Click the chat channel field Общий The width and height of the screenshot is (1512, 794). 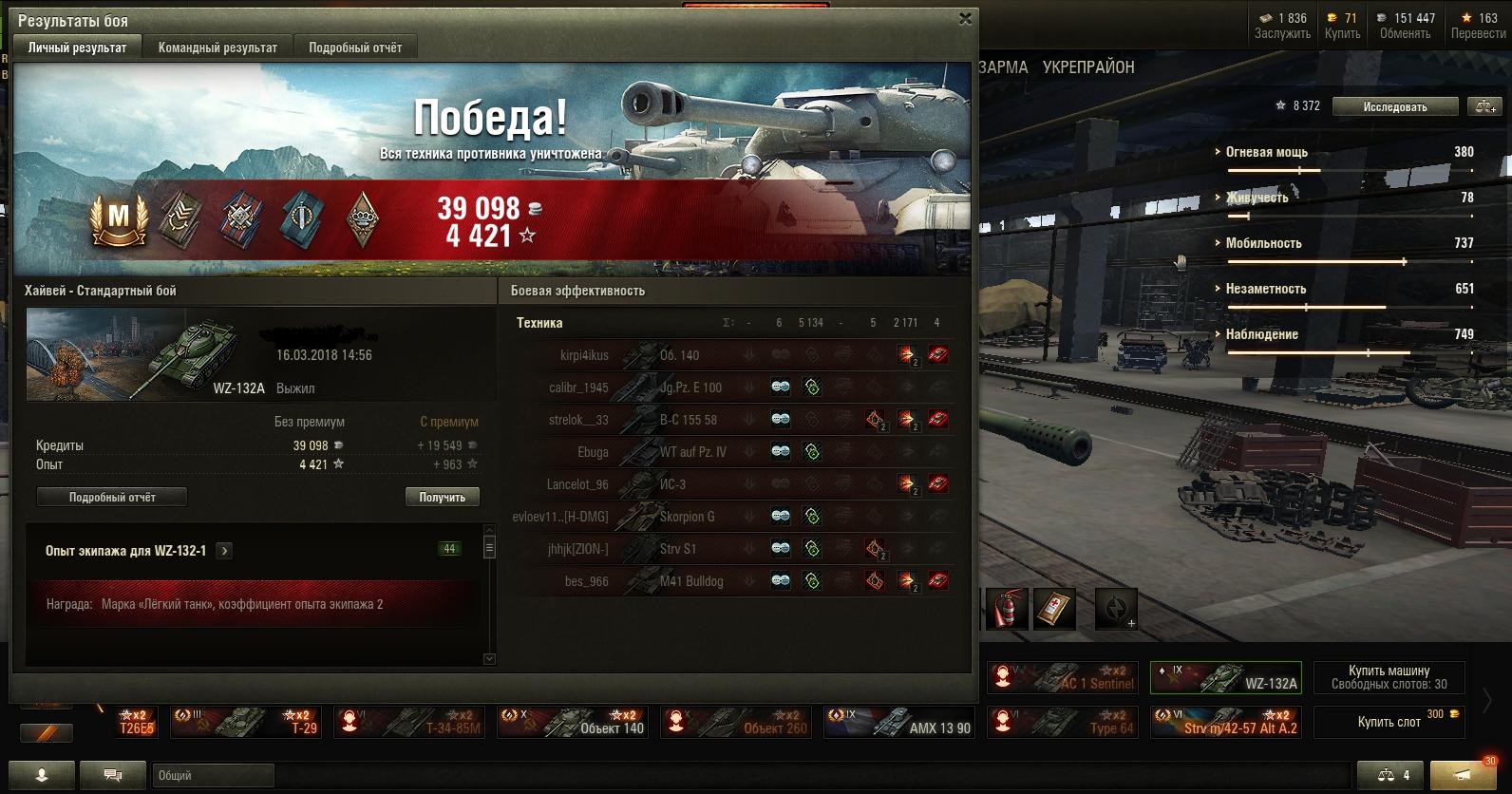(213, 775)
